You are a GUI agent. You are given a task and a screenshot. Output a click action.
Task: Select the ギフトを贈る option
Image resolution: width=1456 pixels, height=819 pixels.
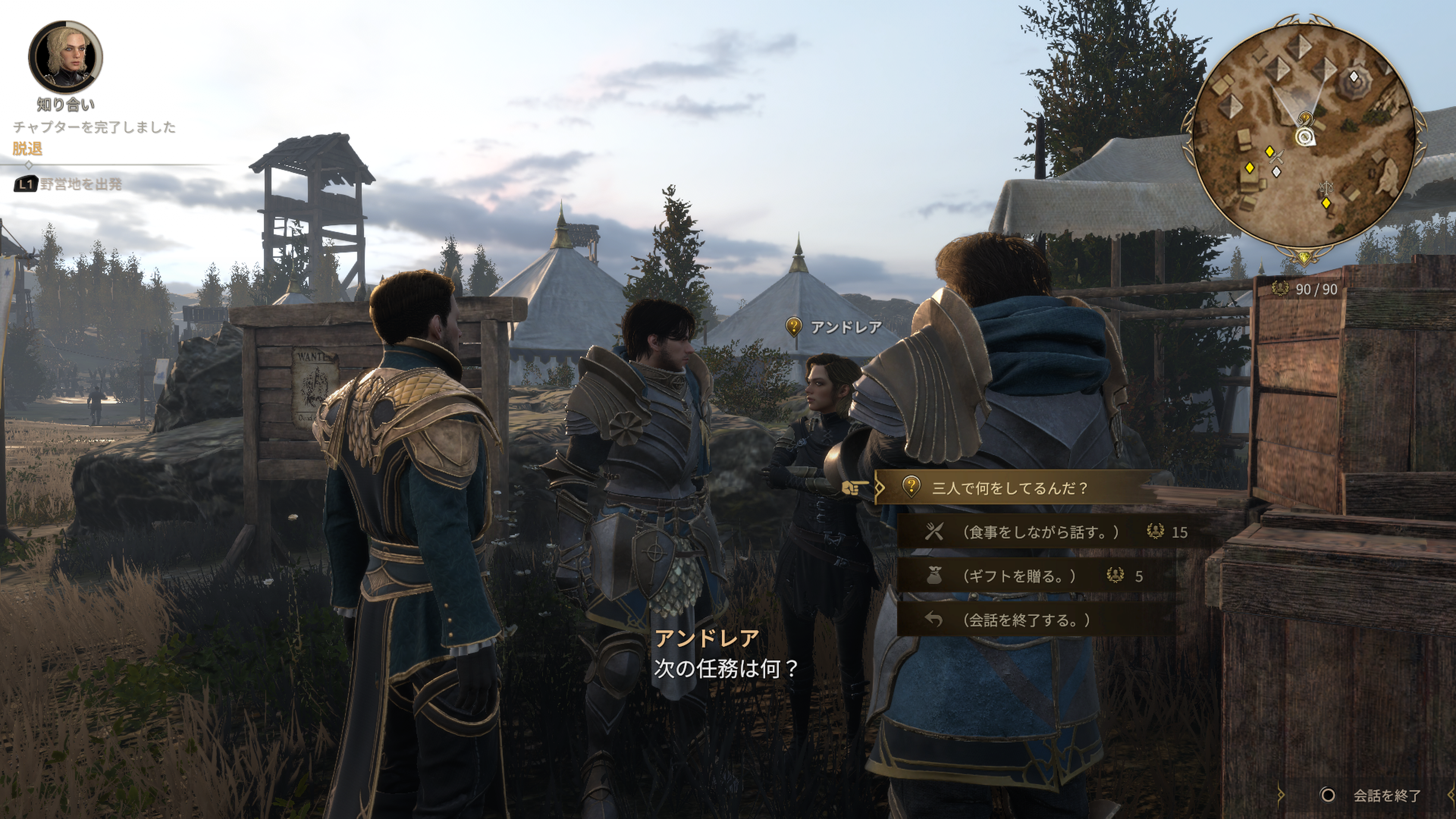1018,576
